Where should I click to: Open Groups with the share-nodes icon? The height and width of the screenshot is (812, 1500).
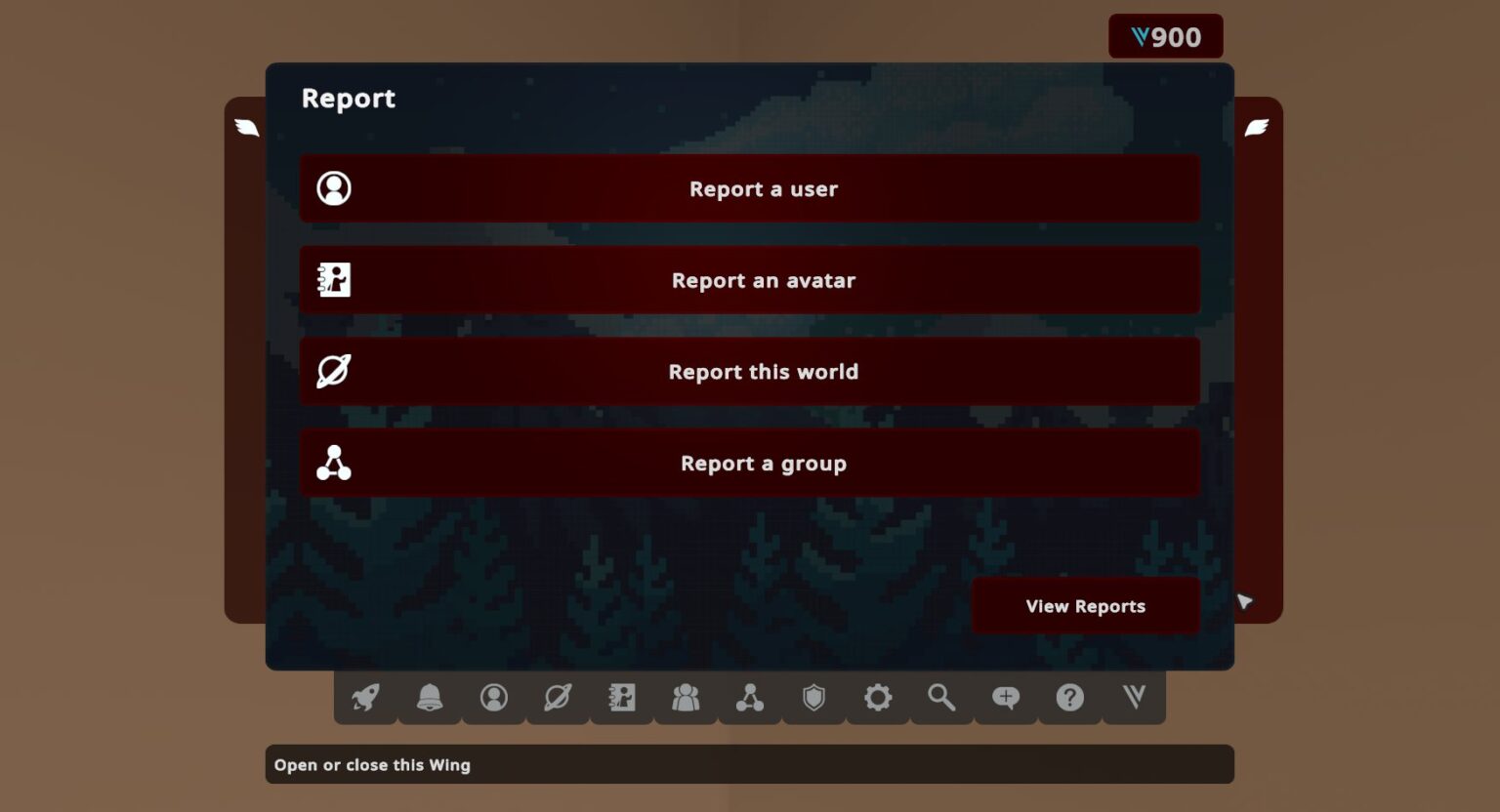[749, 698]
